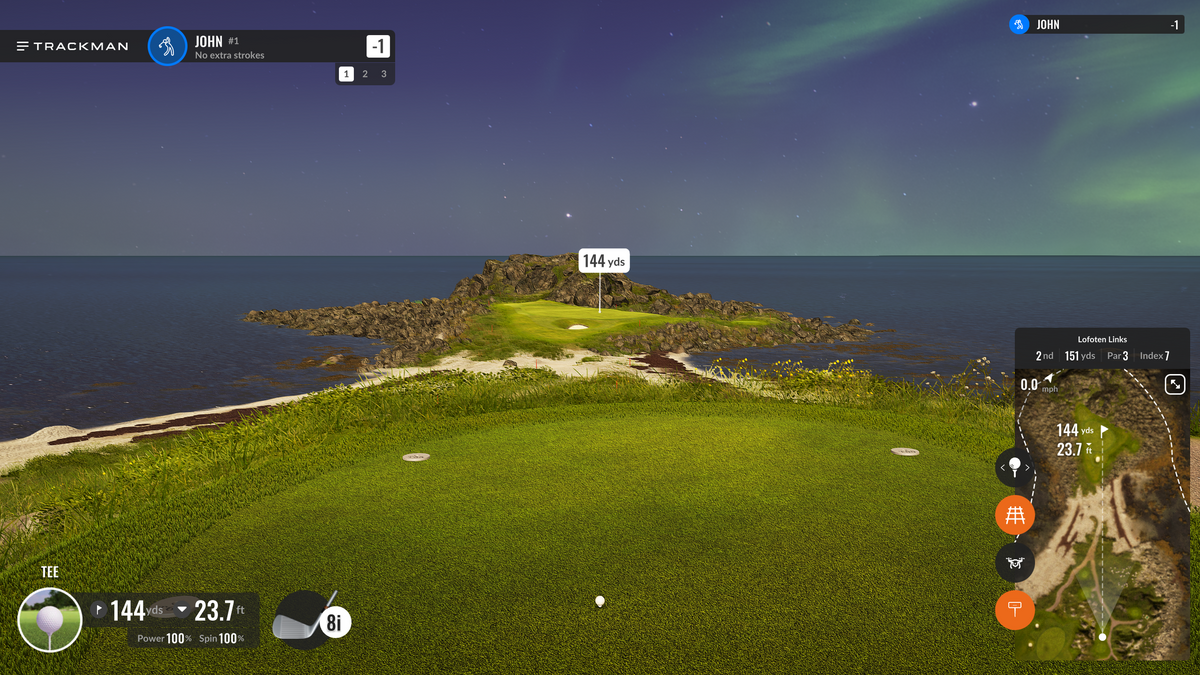Click John's golfer avatar icon
Screen dimensions: 1200x675
point(168,46)
